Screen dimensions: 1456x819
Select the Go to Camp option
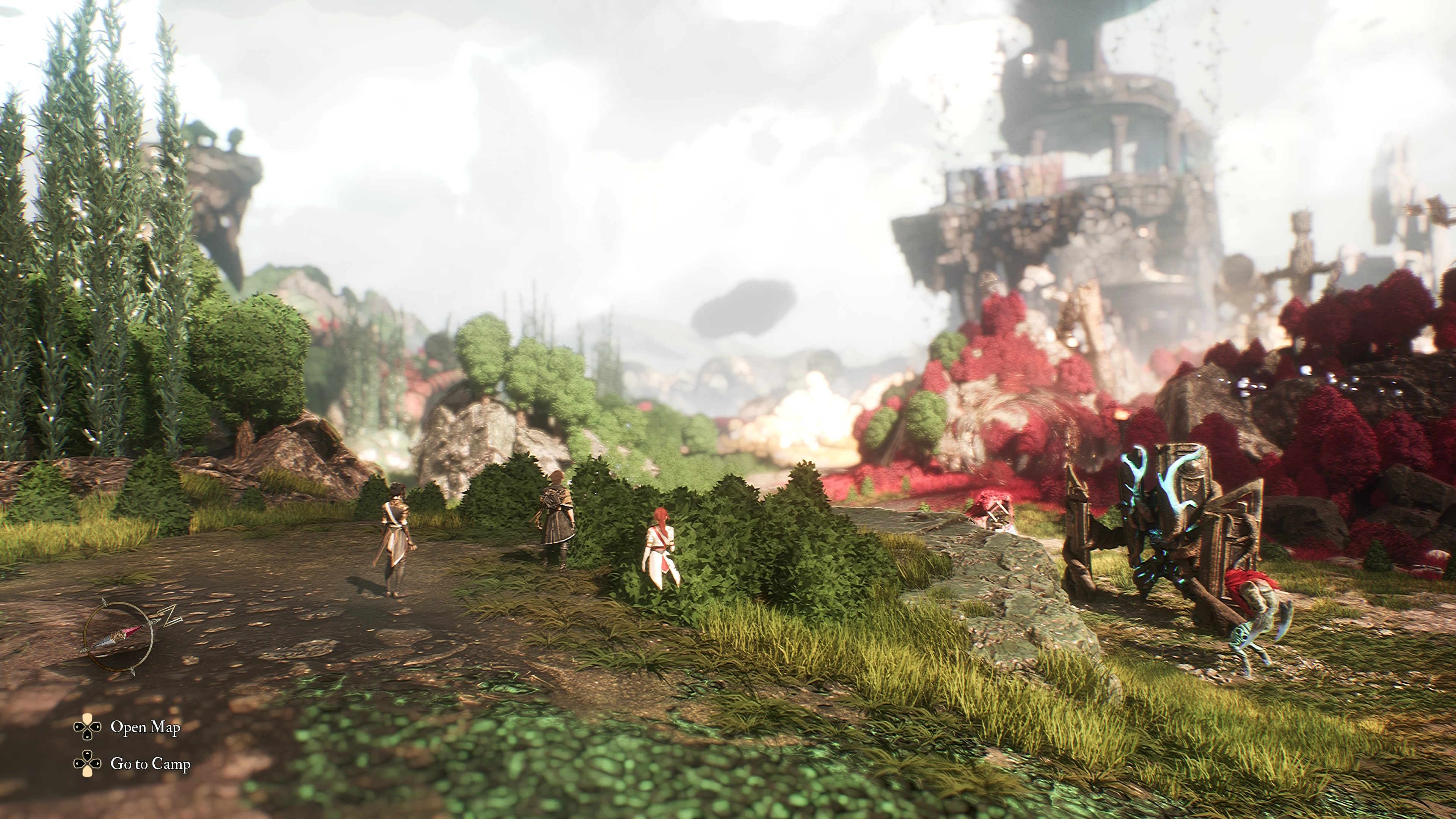click(151, 764)
